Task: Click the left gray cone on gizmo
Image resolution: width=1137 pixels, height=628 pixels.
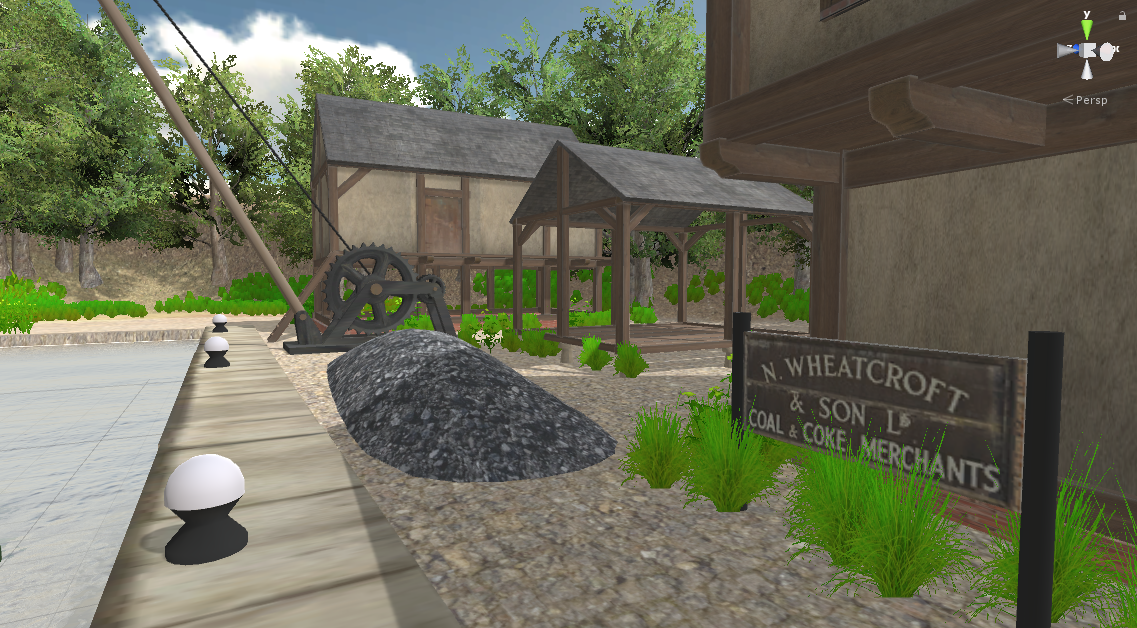Action: (x=1066, y=50)
